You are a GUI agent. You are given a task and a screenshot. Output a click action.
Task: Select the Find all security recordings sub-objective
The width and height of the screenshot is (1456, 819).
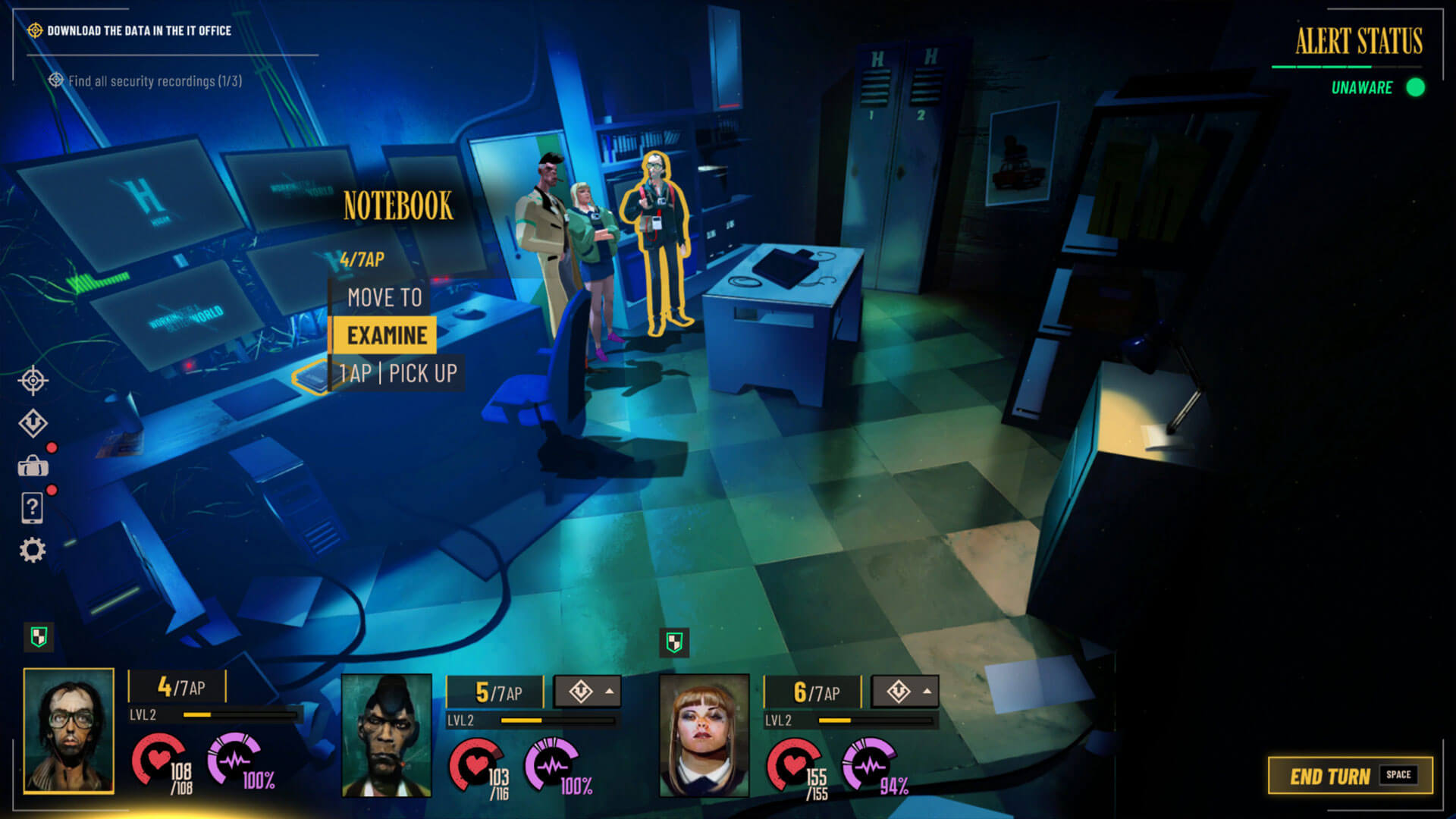[x=155, y=81]
